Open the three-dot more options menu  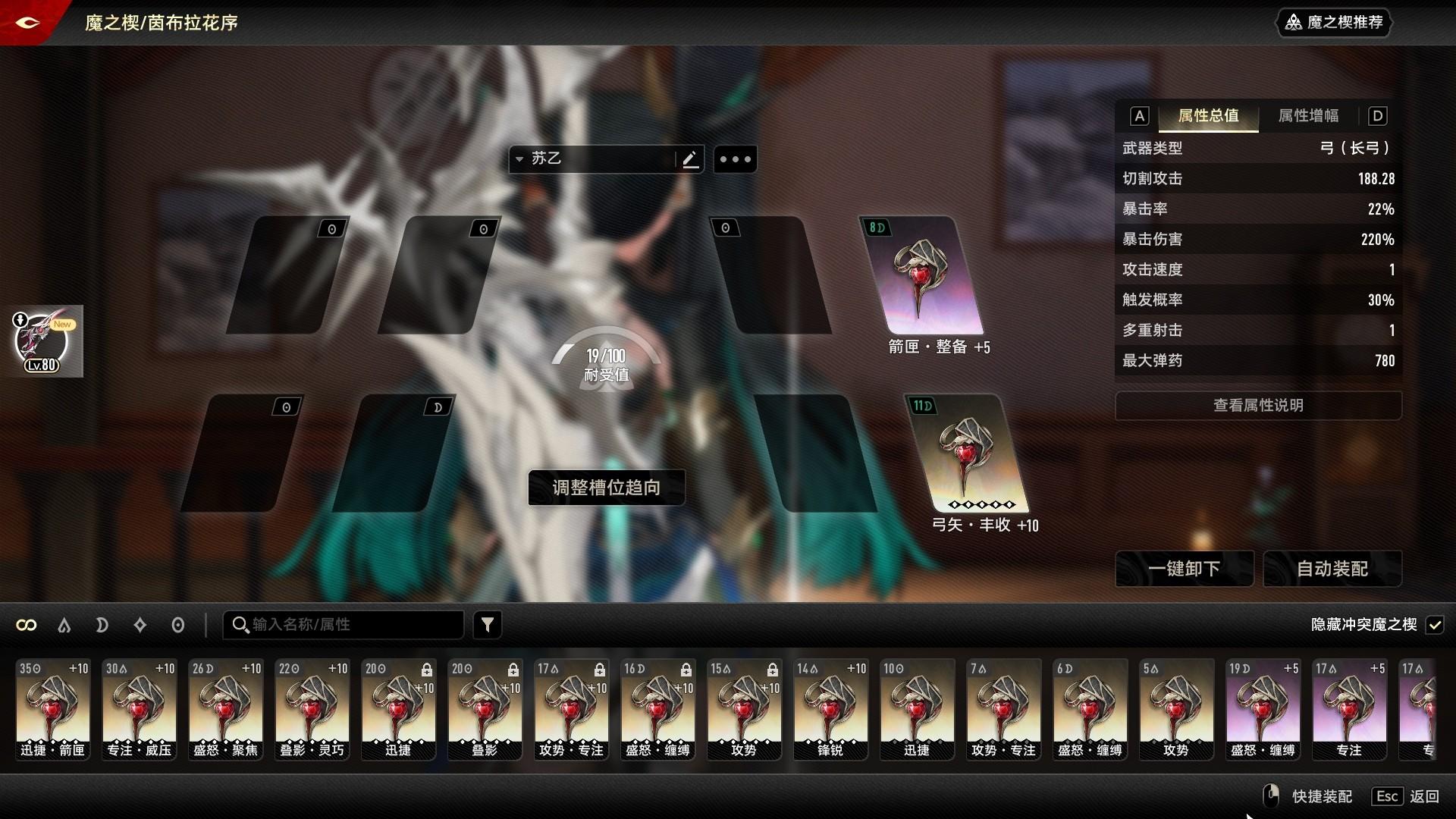tap(735, 159)
